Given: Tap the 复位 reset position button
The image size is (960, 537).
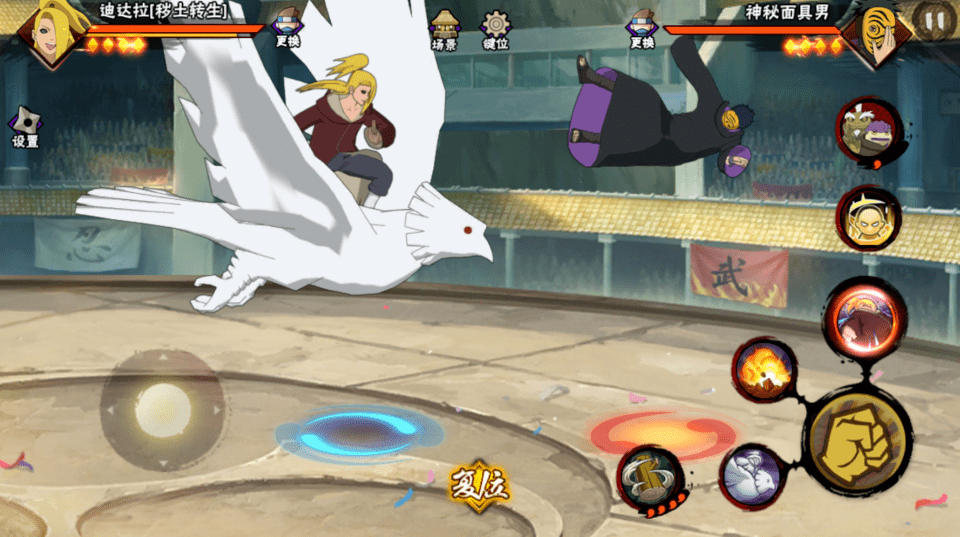Looking at the screenshot, I should 479,487.
